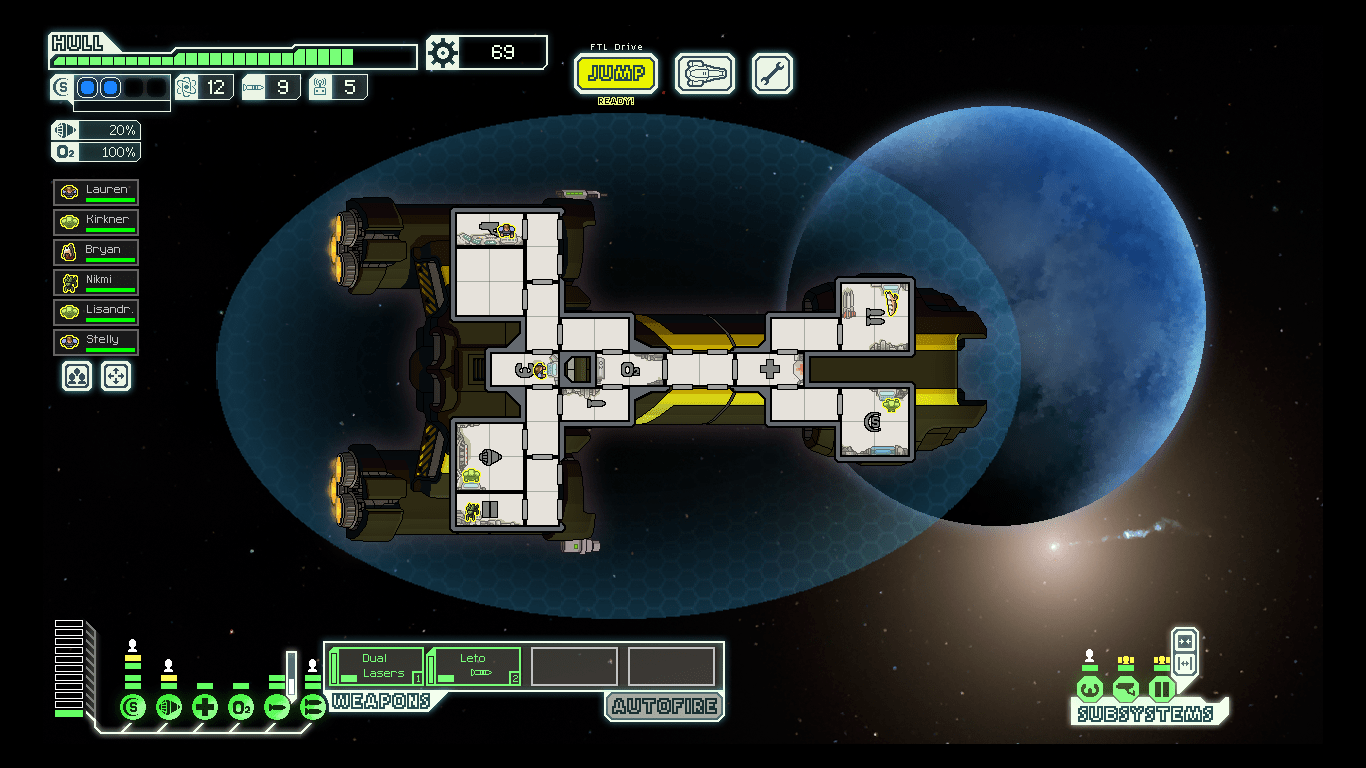1366x768 pixels.
Task: Toggle Autofire mode on
Action: pyautogui.click(x=663, y=707)
